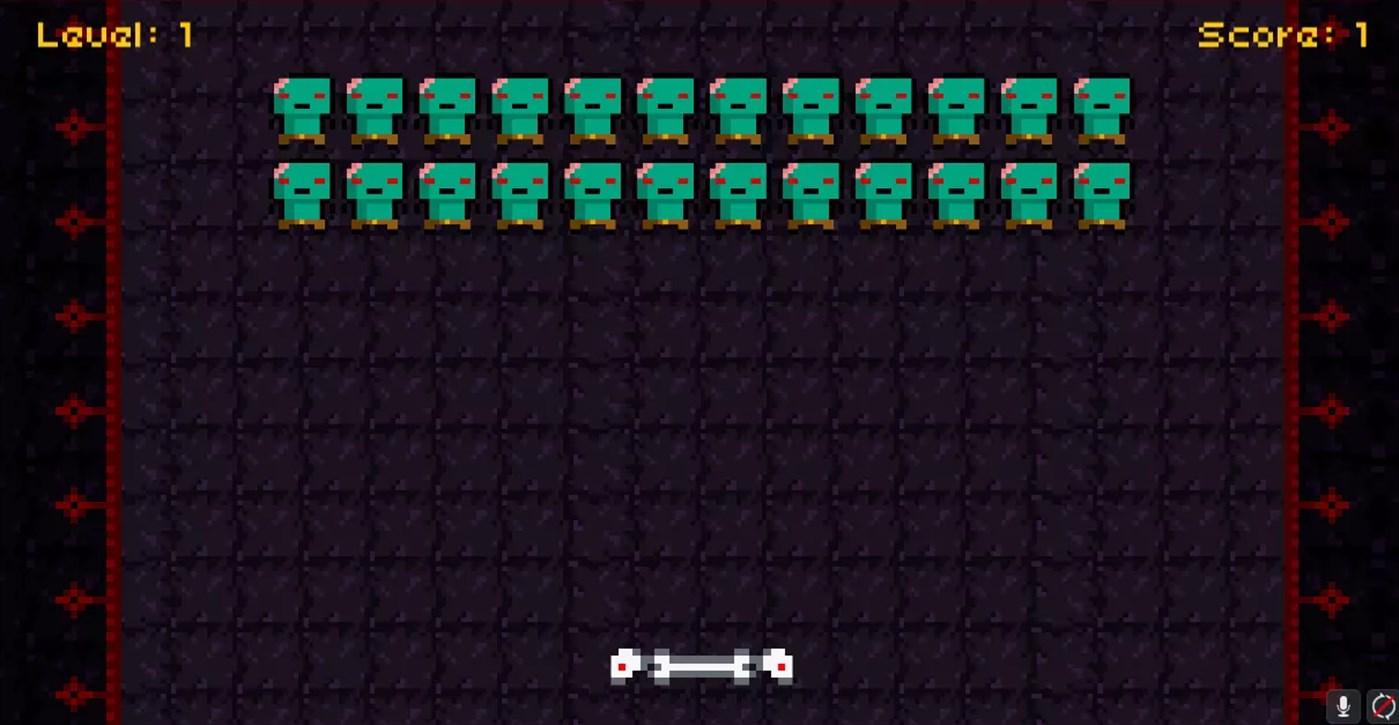Click the leftmost zombie in the bottom row
Screen dimensions: 1399x725
pos(301,192)
